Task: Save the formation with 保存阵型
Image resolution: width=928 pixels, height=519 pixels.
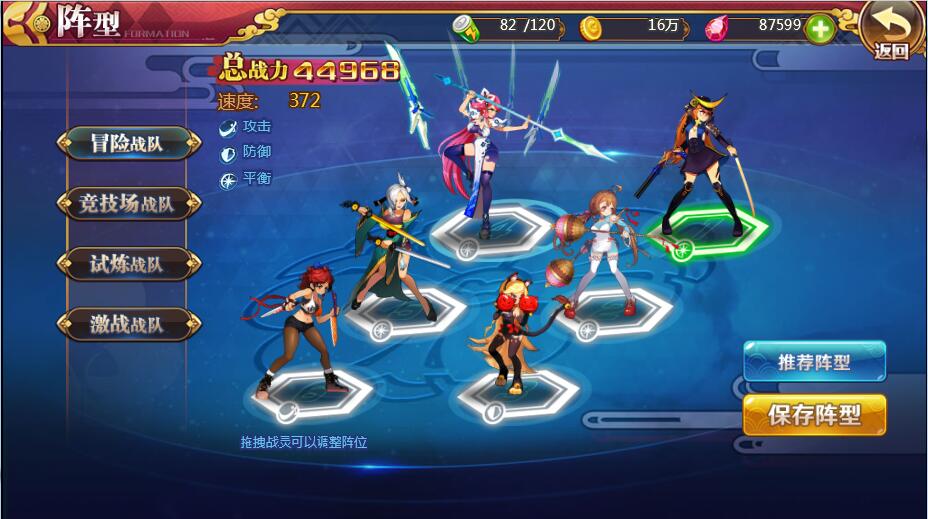Action: pyautogui.click(x=814, y=415)
